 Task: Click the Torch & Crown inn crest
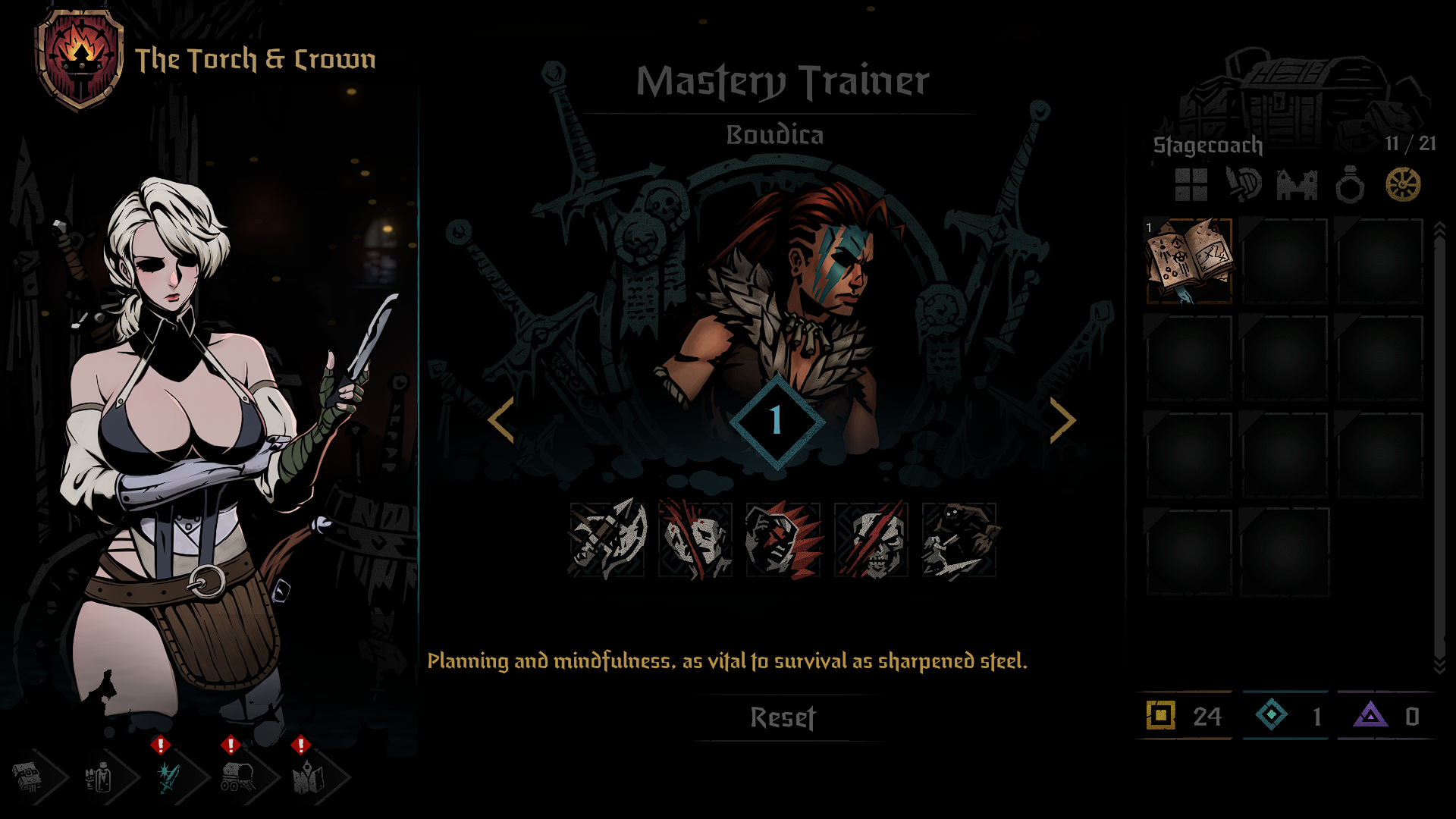pyautogui.click(x=80, y=59)
